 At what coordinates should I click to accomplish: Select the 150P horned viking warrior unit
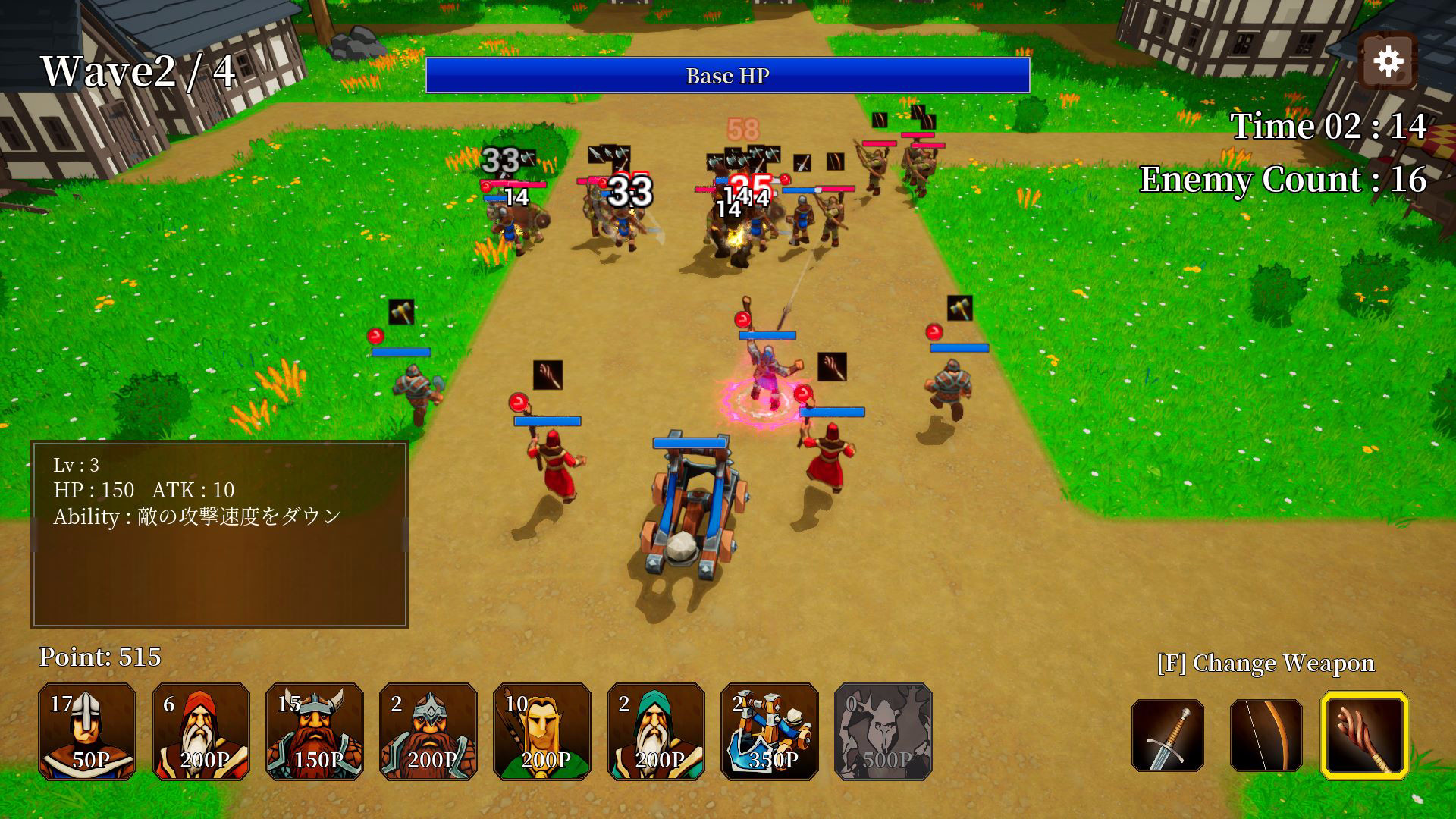point(314,732)
